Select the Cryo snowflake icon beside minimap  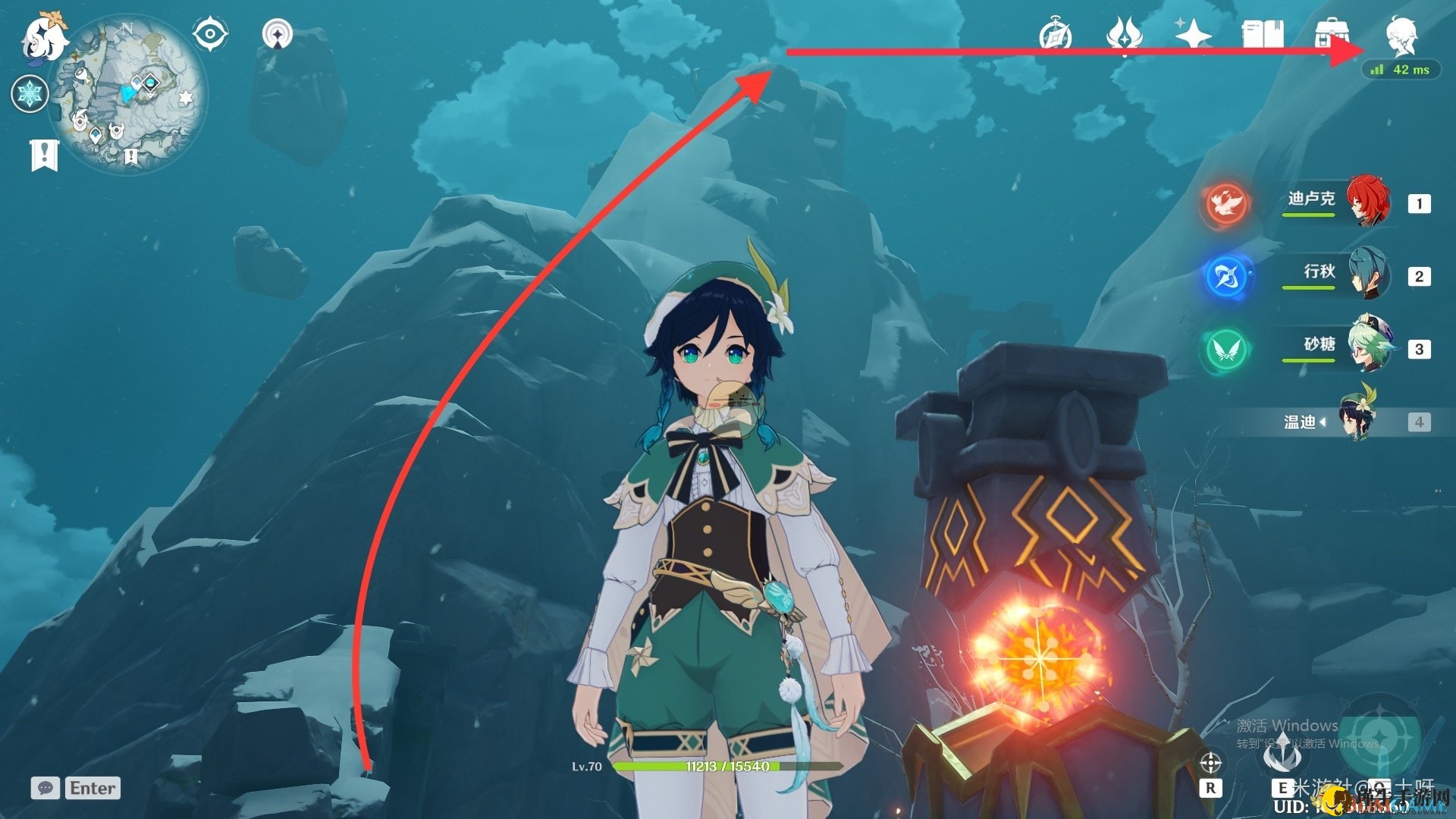(x=30, y=94)
